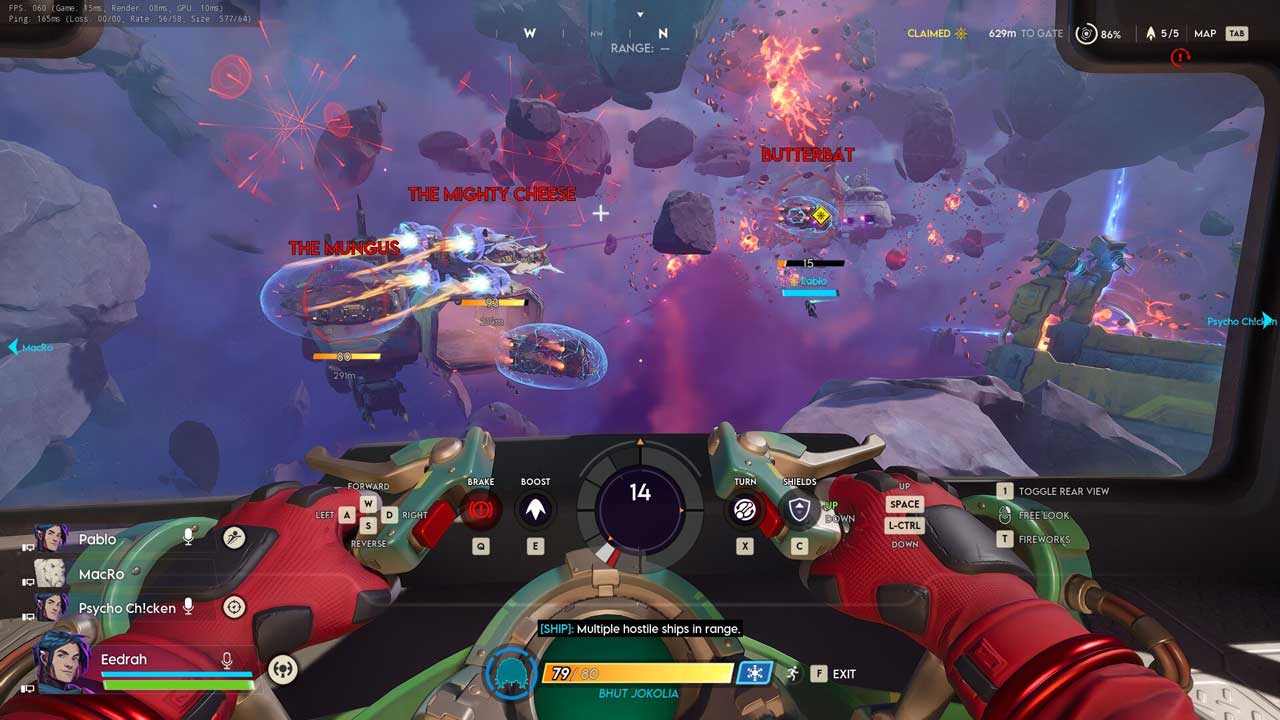The width and height of the screenshot is (1280, 720).
Task: Click the red alert icon under the top bar
Action: (x=1181, y=57)
